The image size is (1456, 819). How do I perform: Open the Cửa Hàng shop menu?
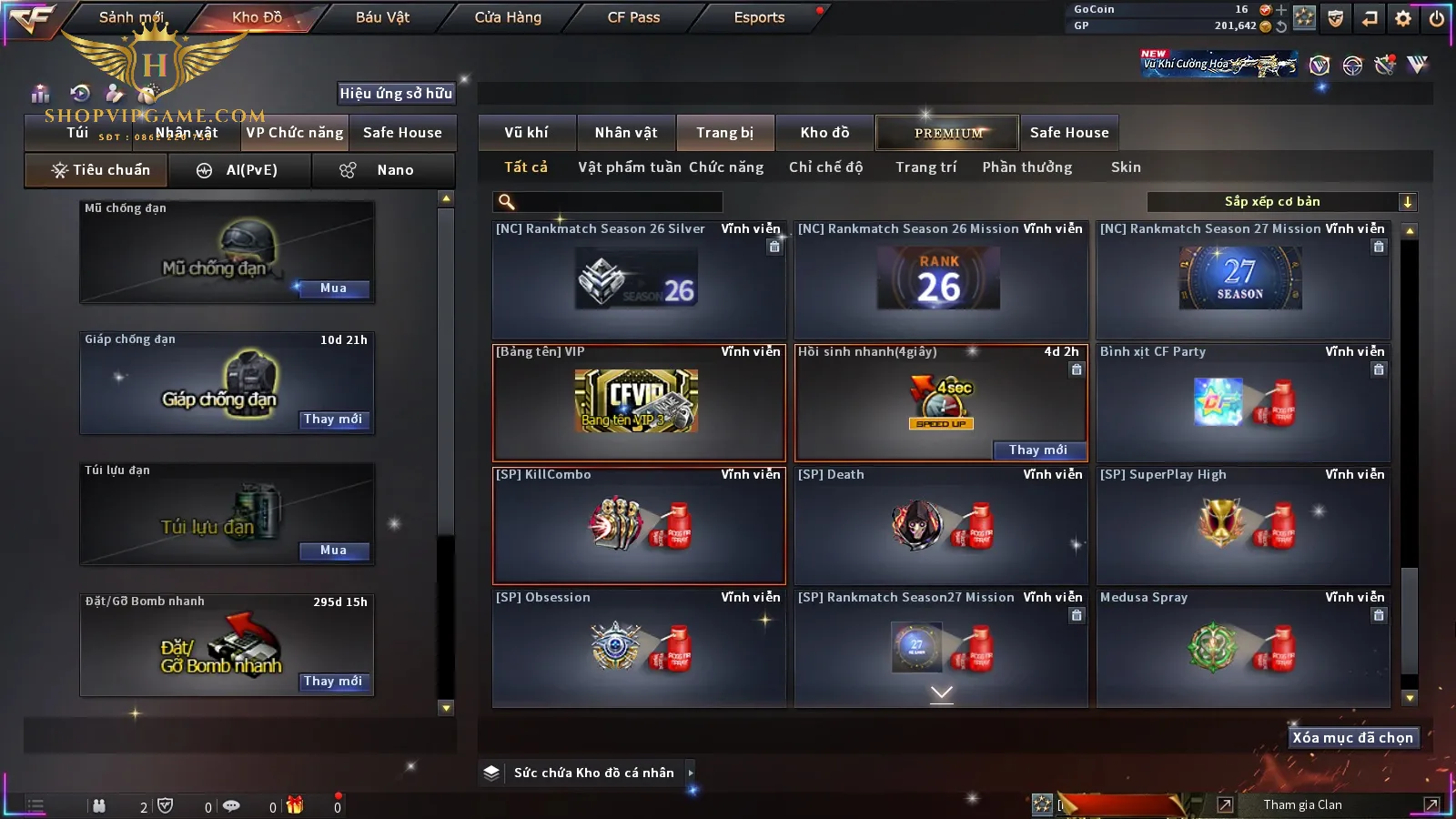(x=508, y=17)
